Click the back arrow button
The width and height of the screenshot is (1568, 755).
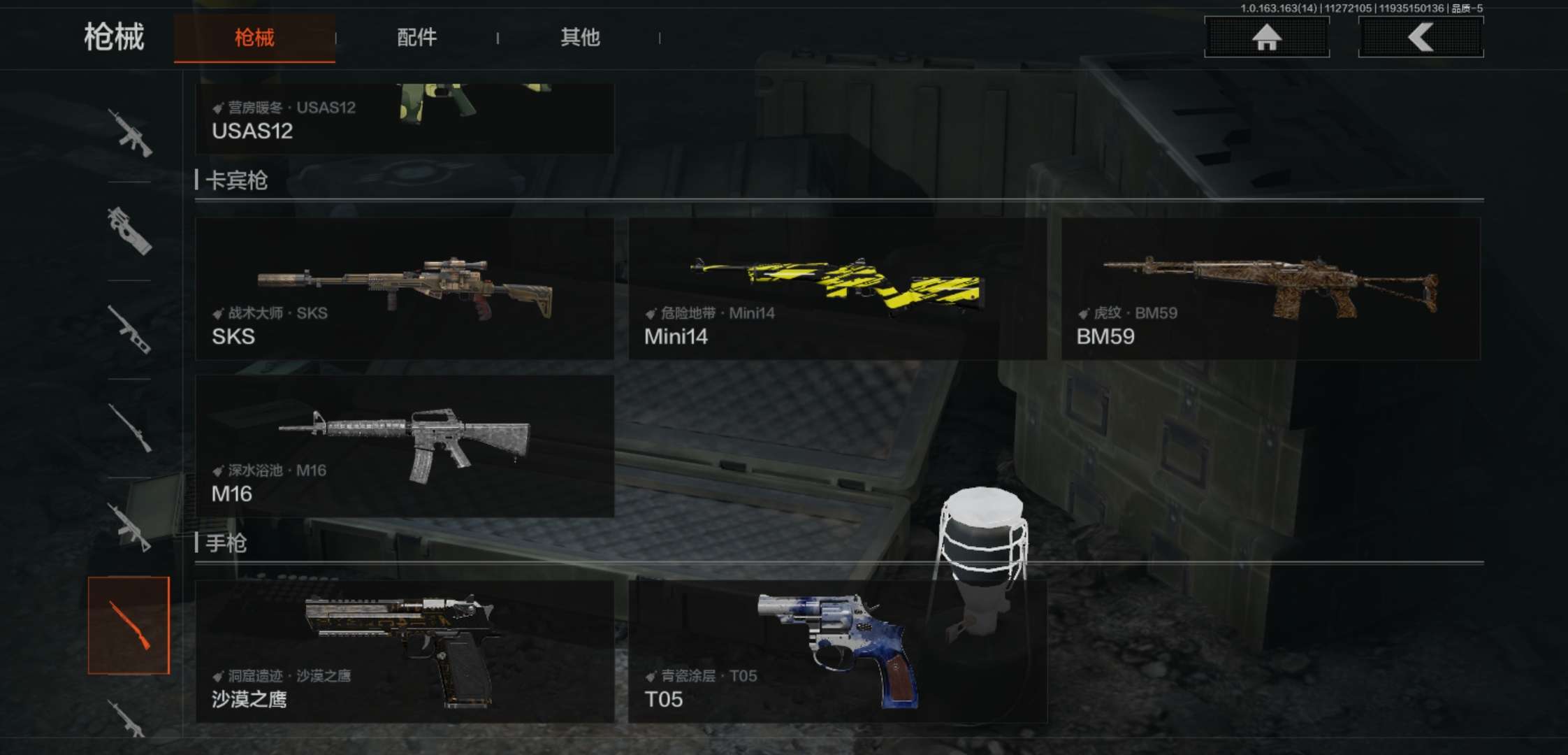tap(1421, 37)
